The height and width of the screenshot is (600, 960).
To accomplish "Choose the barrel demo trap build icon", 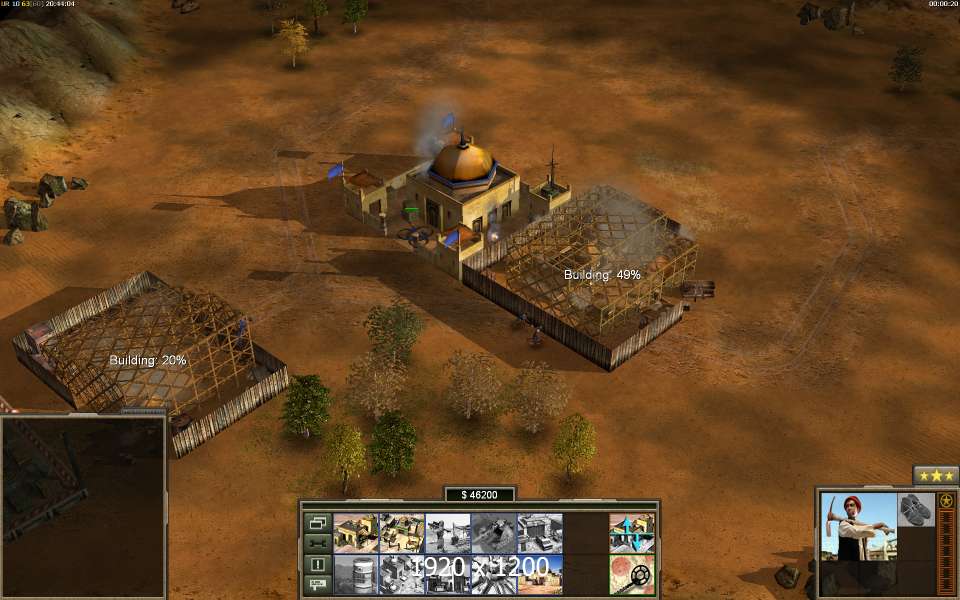I will (x=355, y=574).
